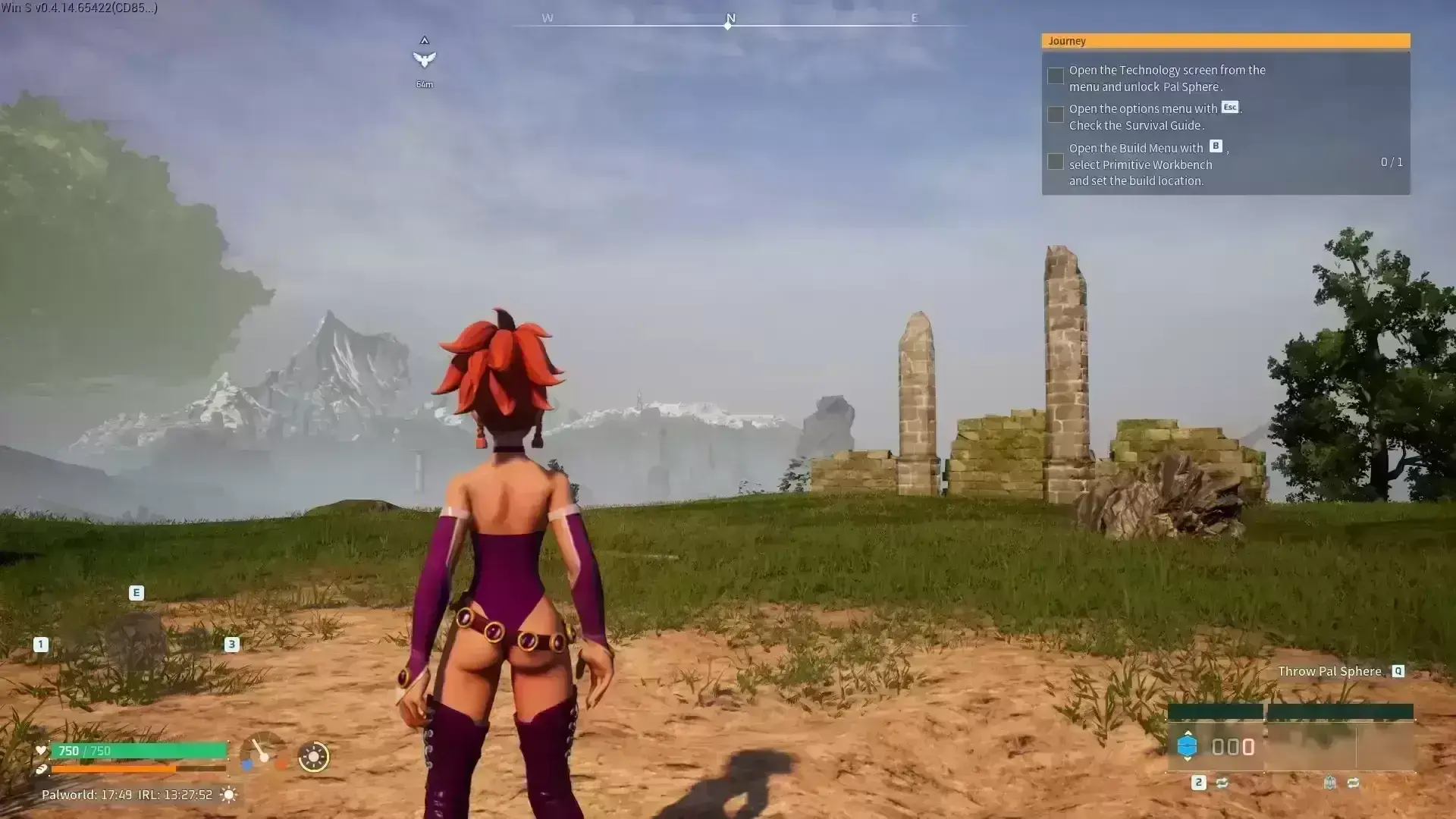Select the blue Pal Sphere icon
The height and width of the screenshot is (819, 1456).
point(1187,746)
